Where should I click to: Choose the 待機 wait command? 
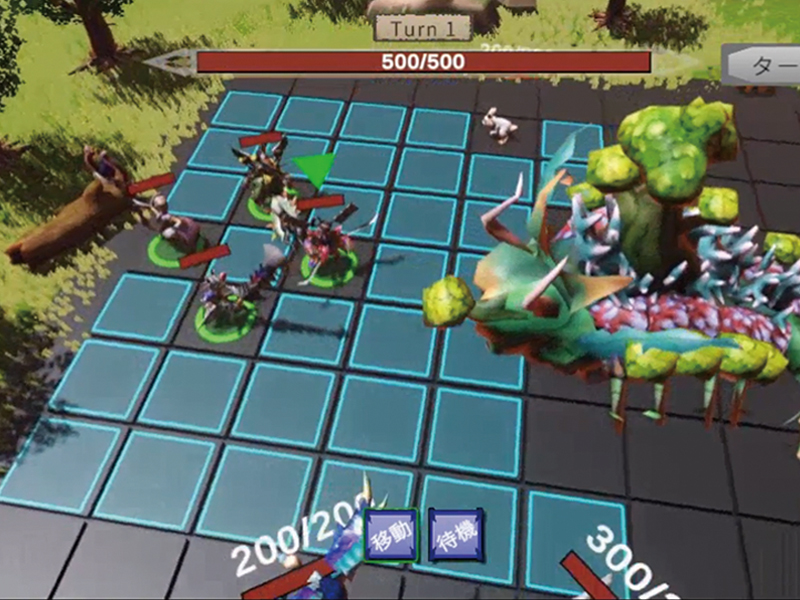[x=455, y=535]
